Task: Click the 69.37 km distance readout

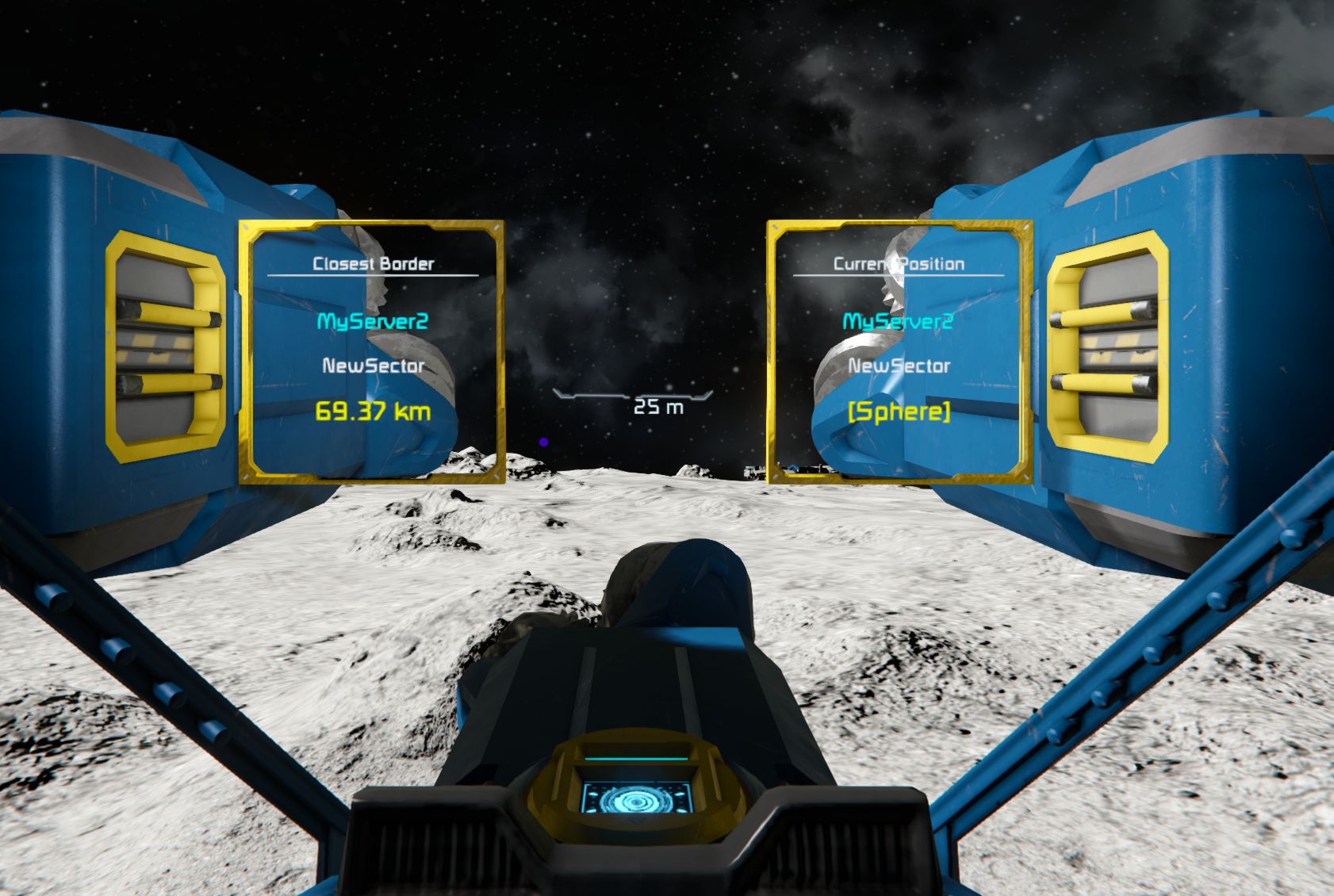Action: (373, 412)
